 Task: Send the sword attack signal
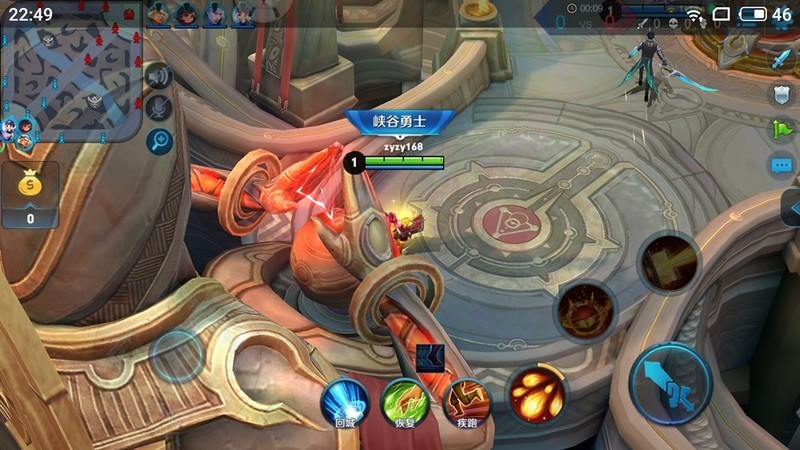click(781, 58)
